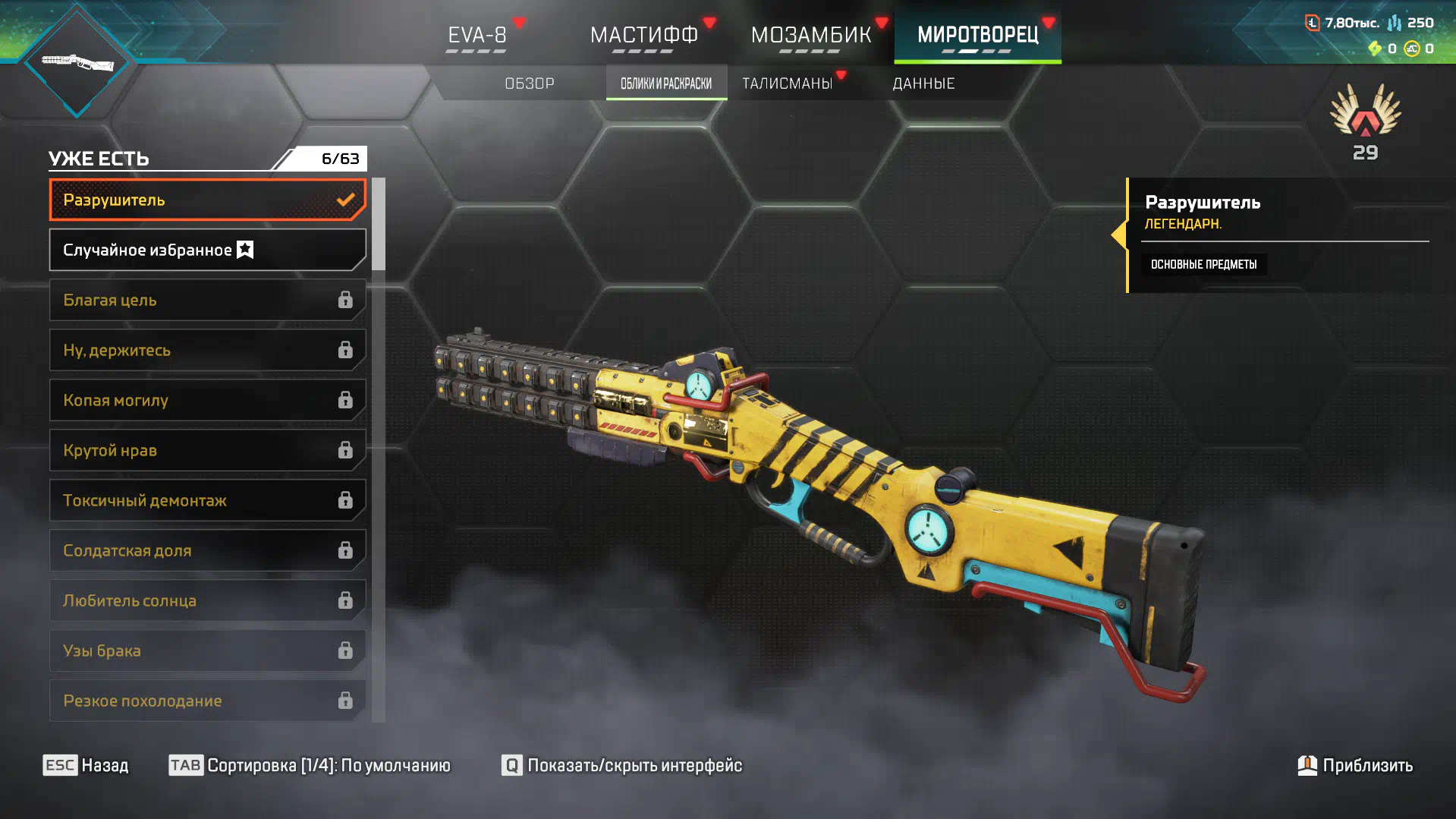Pick the Узы брака skin
Screen dimensions: 1456x819
pyautogui.click(x=207, y=651)
